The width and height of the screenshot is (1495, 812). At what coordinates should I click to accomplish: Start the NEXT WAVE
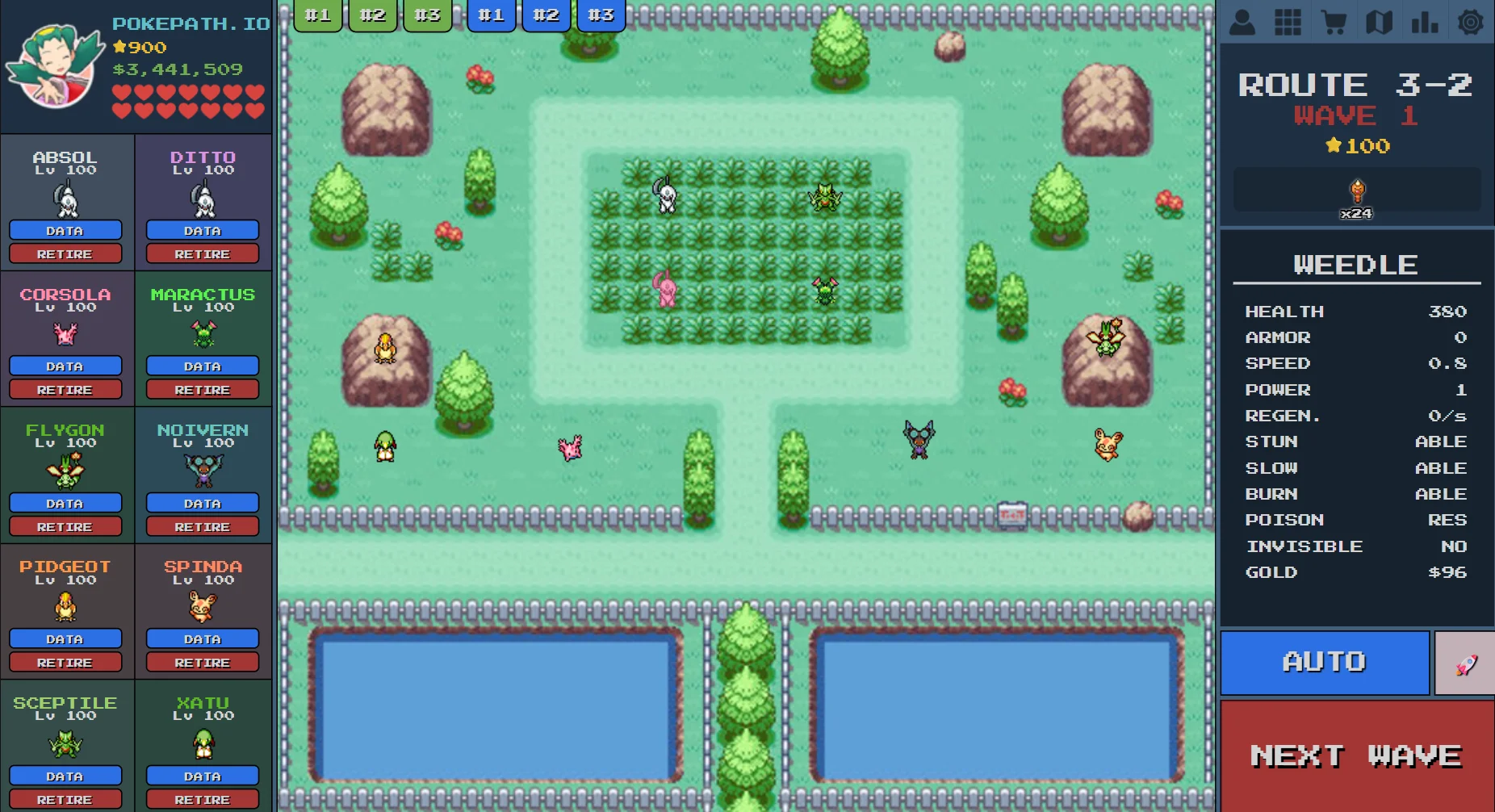point(1356,755)
